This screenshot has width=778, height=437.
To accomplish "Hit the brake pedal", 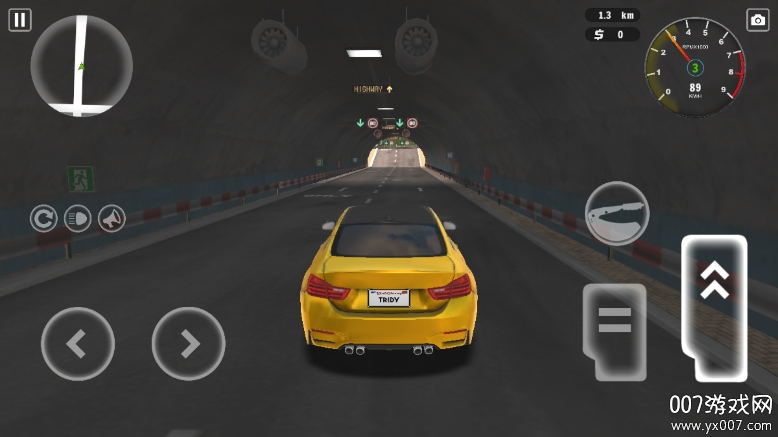I will pyautogui.click(x=614, y=329).
